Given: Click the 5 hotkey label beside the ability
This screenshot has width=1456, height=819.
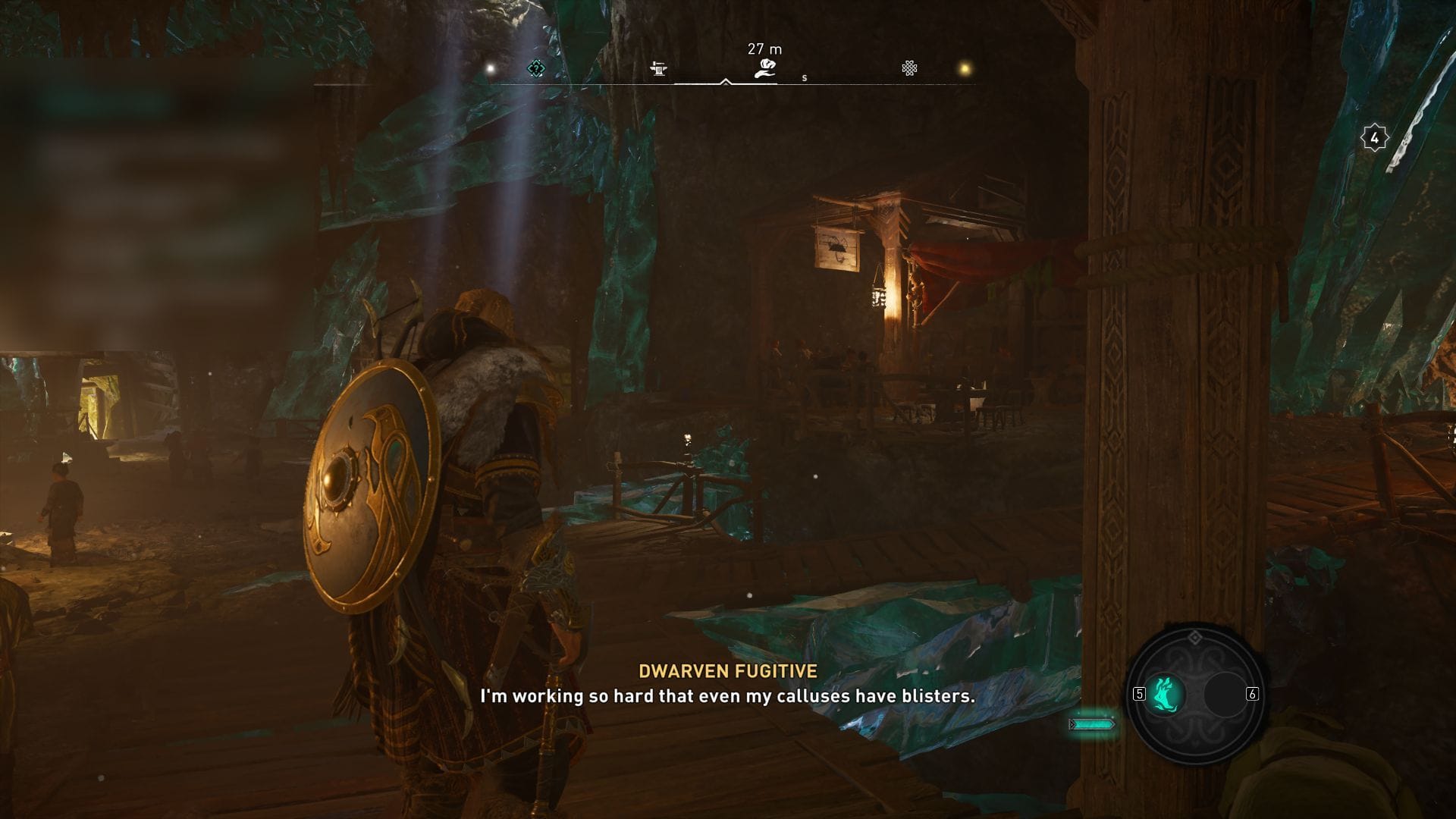Looking at the screenshot, I should click(x=1139, y=694).
